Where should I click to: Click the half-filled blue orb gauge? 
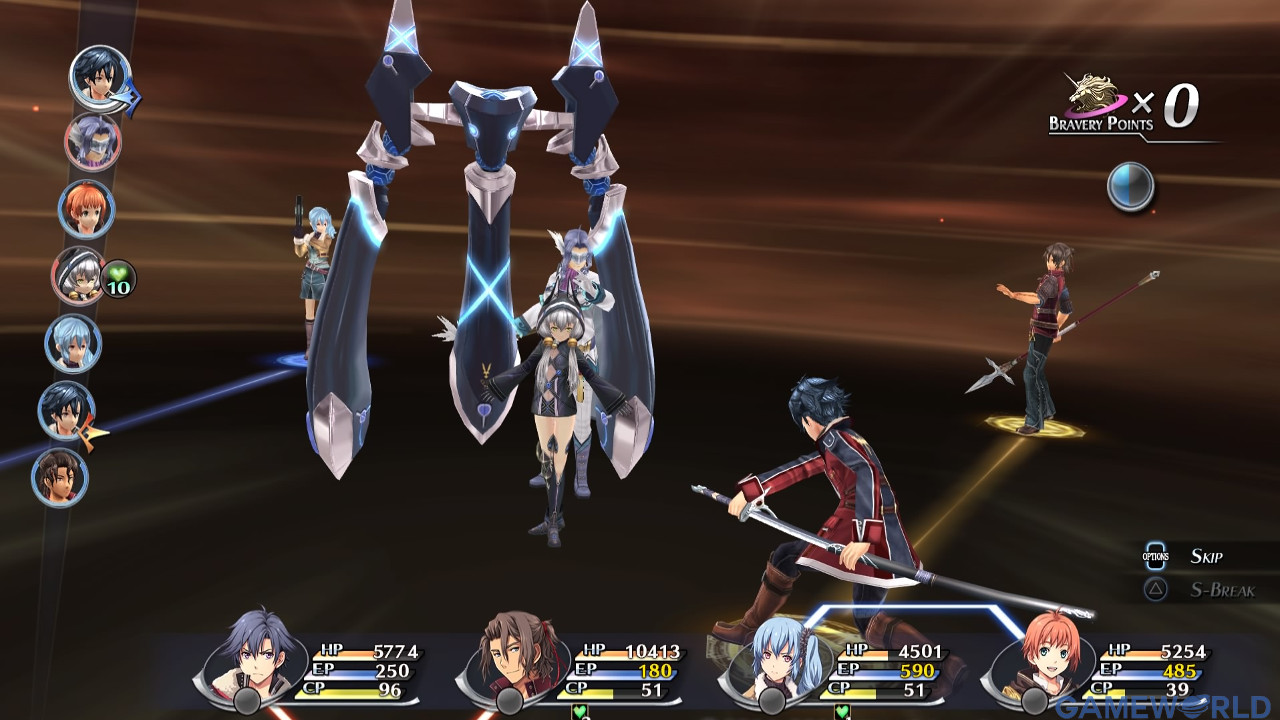tap(1131, 186)
